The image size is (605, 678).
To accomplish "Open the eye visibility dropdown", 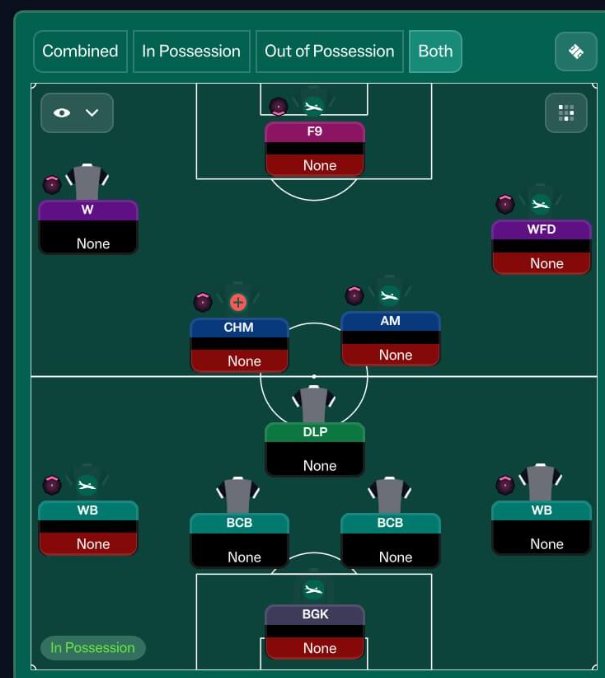I will (x=77, y=113).
